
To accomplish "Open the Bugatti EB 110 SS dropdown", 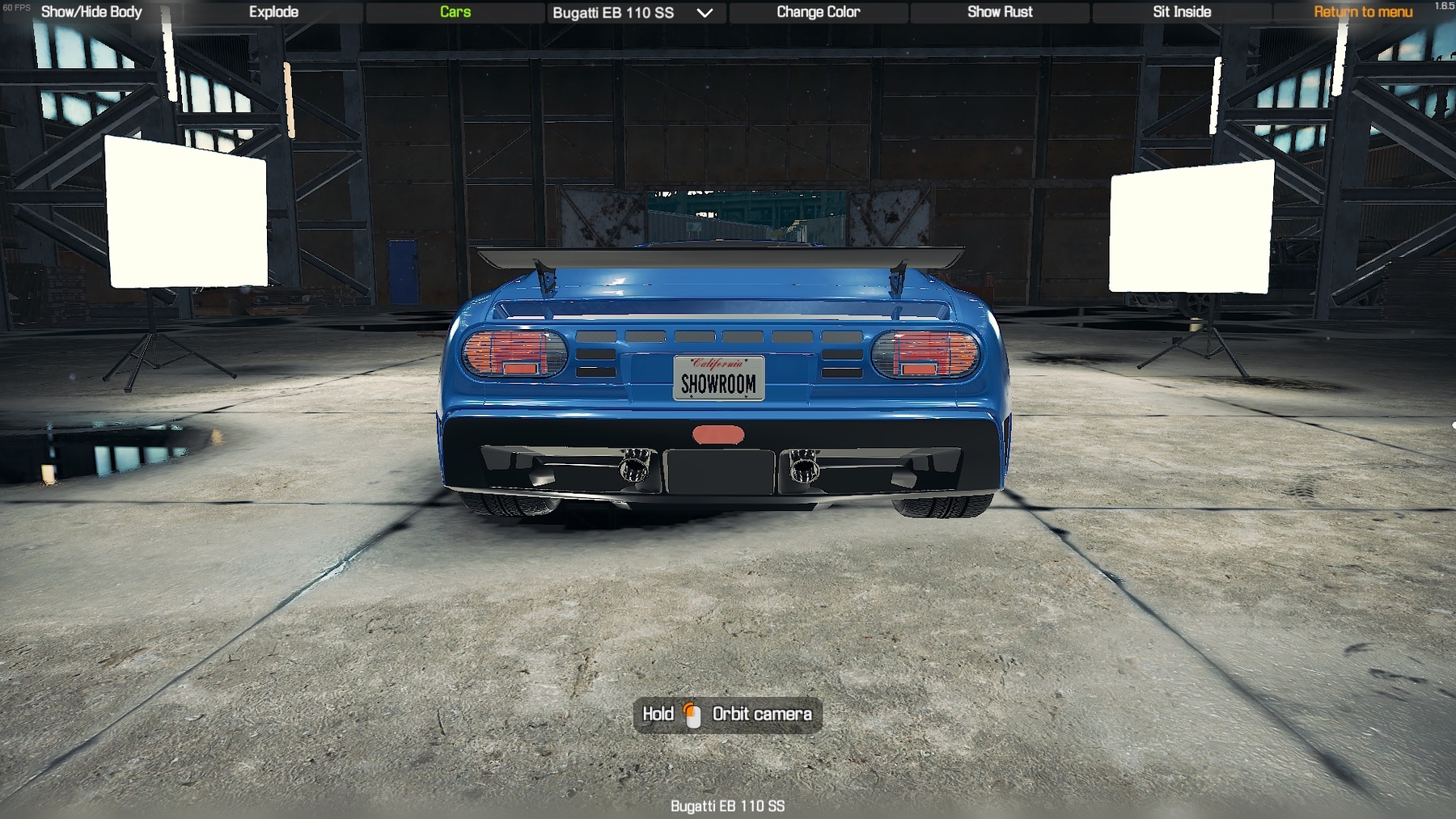I will tap(633, 13).
